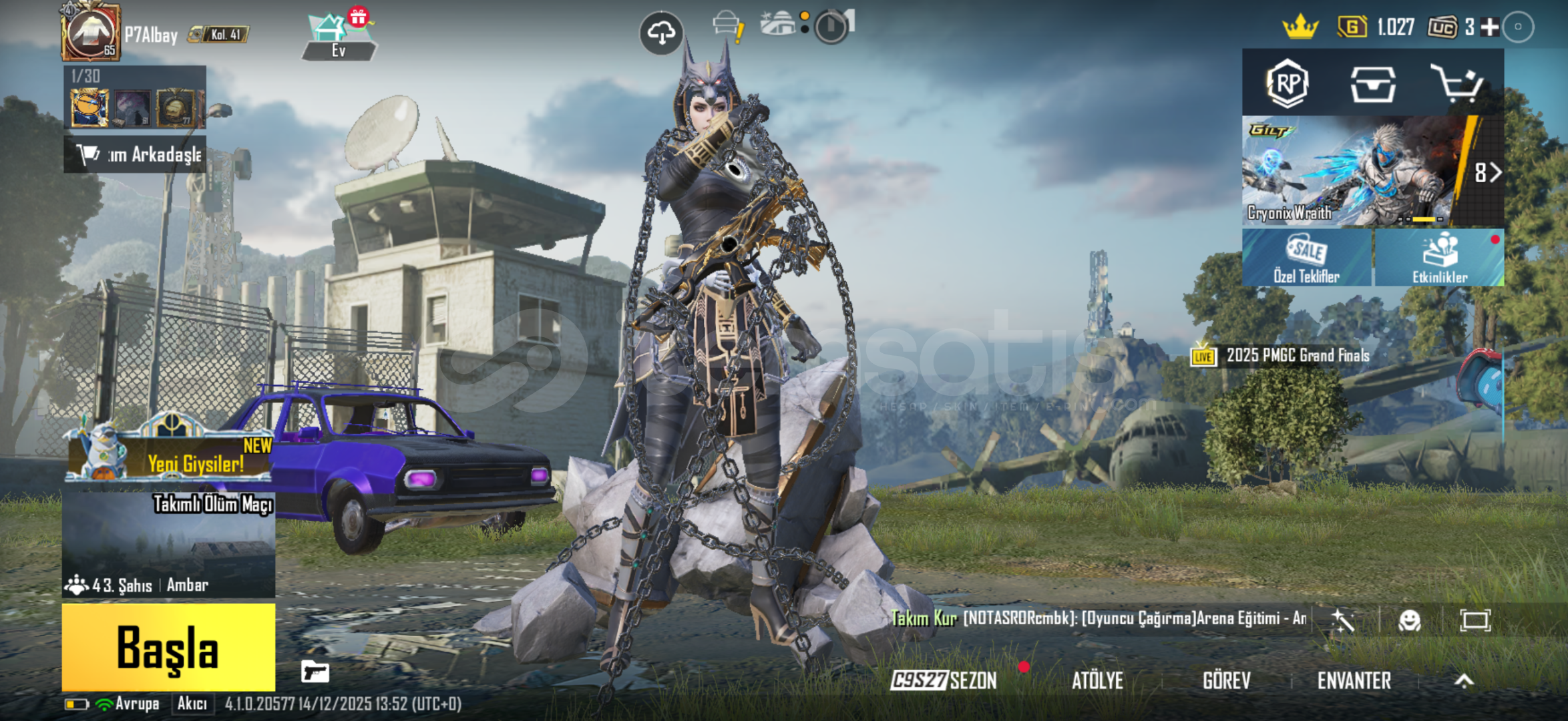Expand the bottom menu arrow
The width and height of the screenshot is (1568, 721).
(1464, 680)
